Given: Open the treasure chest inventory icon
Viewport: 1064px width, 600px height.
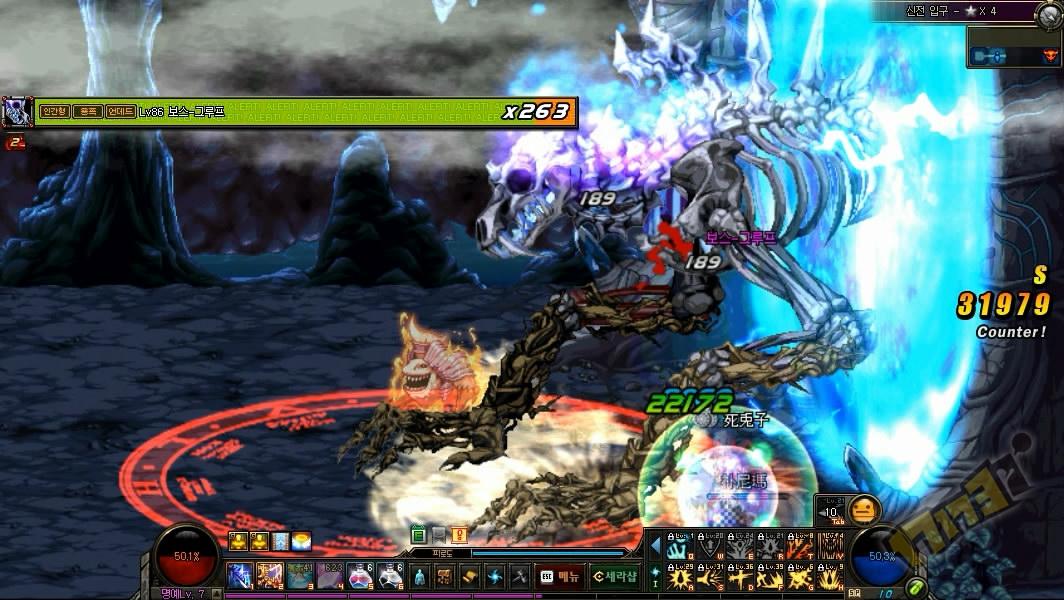Looking at the screenshot, I should (445, 577).
